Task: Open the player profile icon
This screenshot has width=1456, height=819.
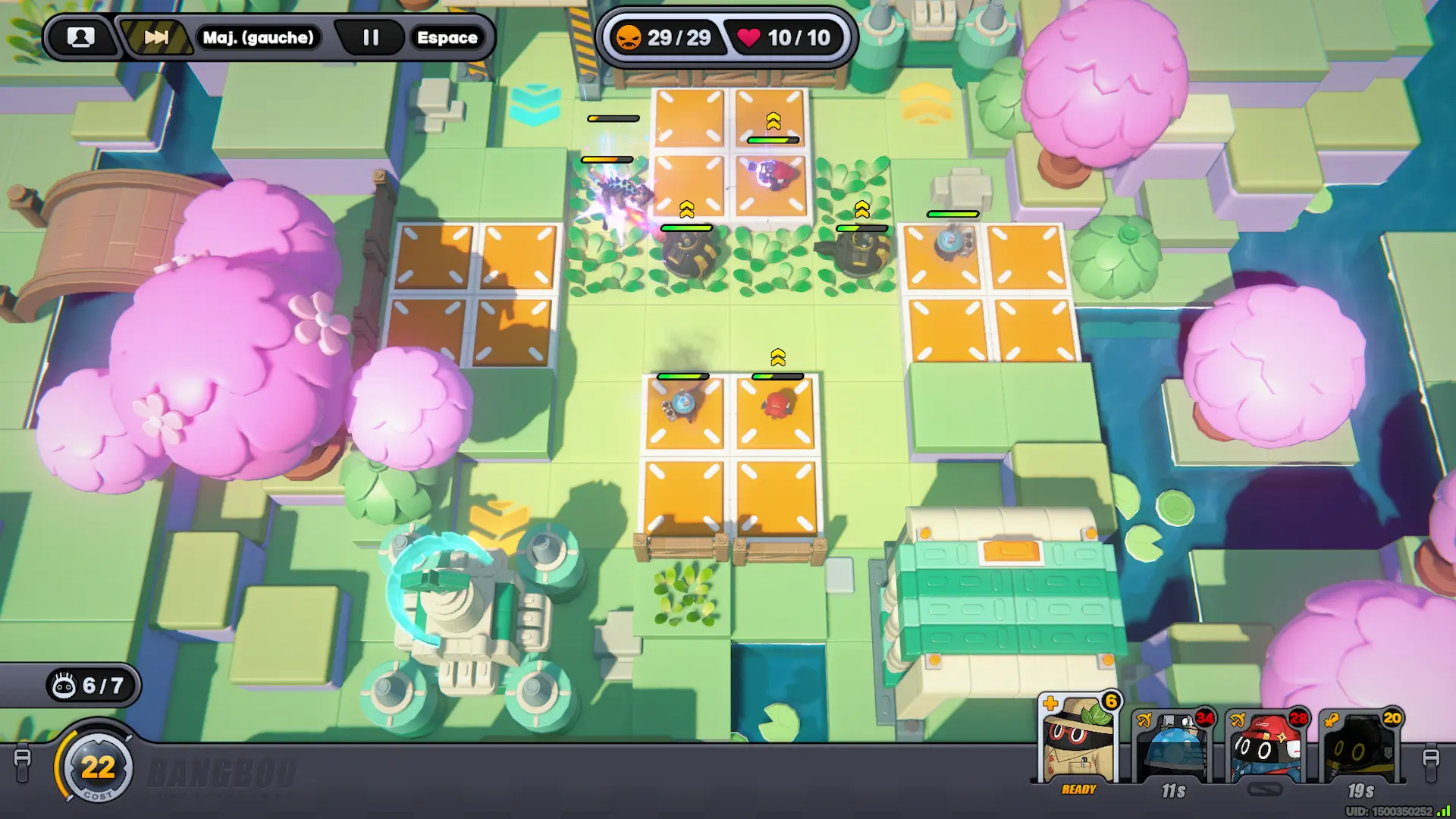Action: click(x=80, y=37)
